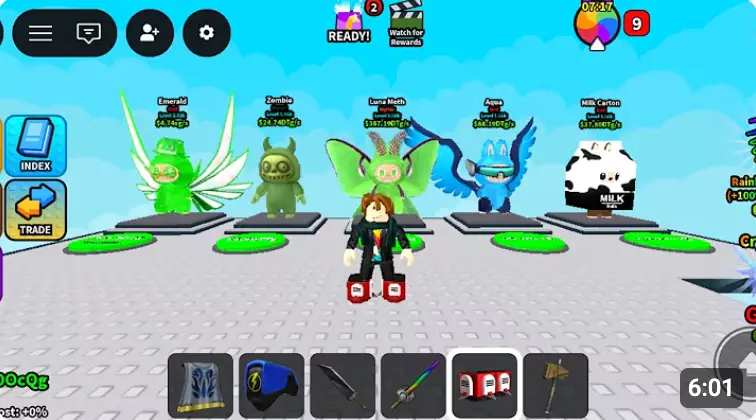Claim the READY! gift reward
756x420 pixels.
(x=349, y=22)
